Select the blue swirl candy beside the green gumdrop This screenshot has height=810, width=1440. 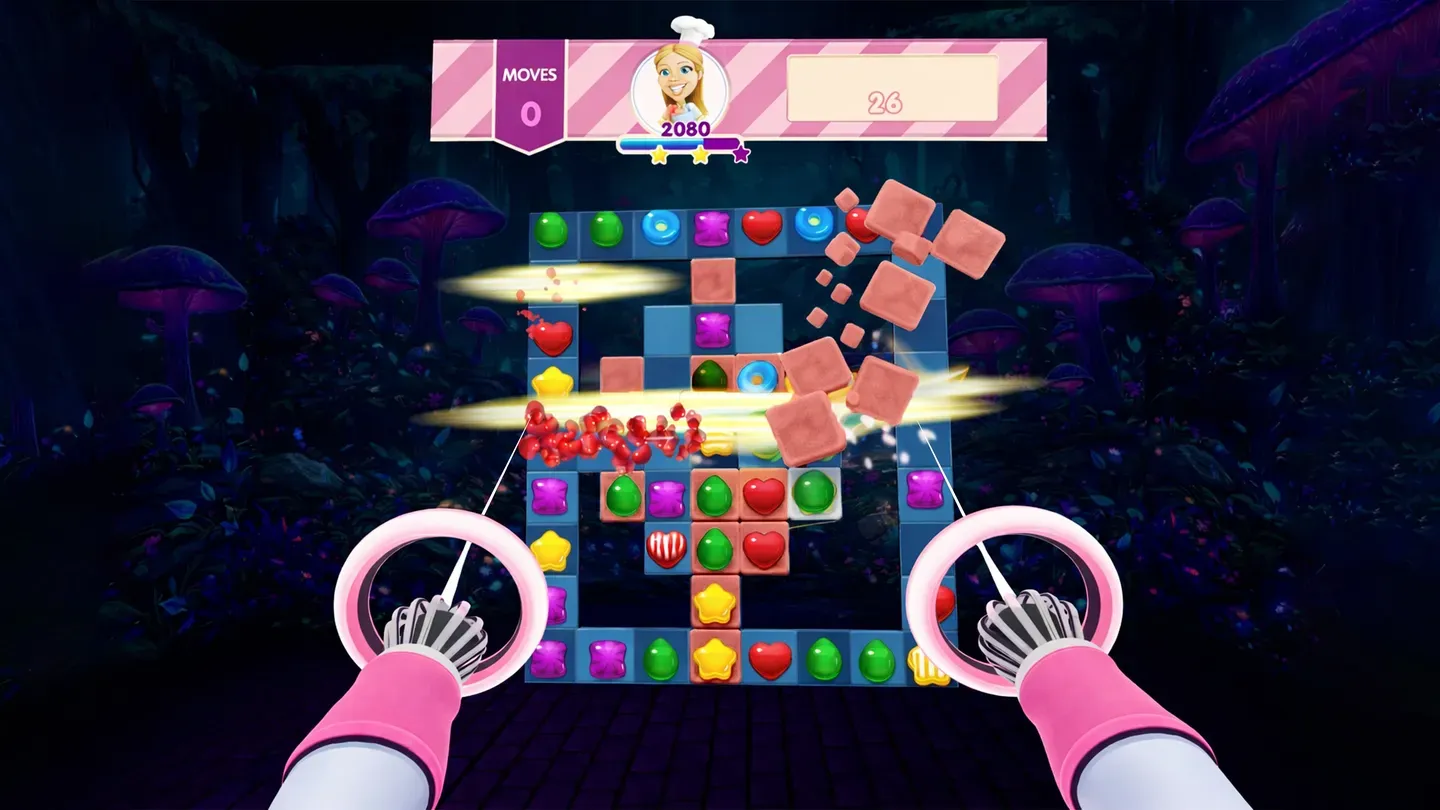pyautogui.click(x=755, y=377)
